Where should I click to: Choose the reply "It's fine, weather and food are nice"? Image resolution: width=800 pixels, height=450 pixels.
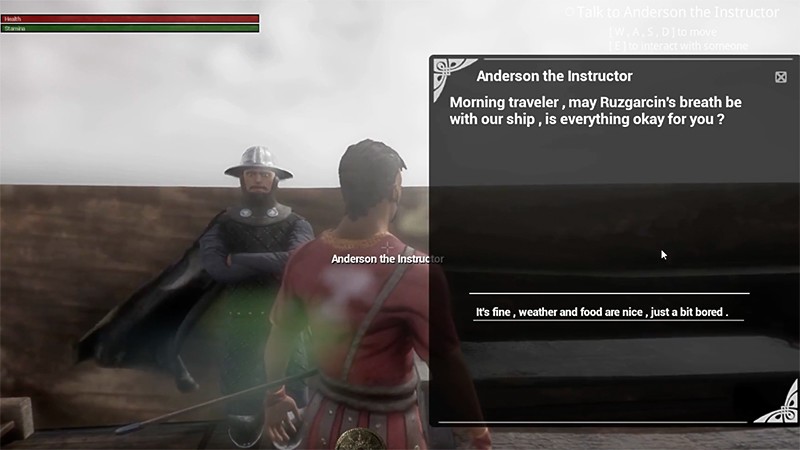(602, 312)
